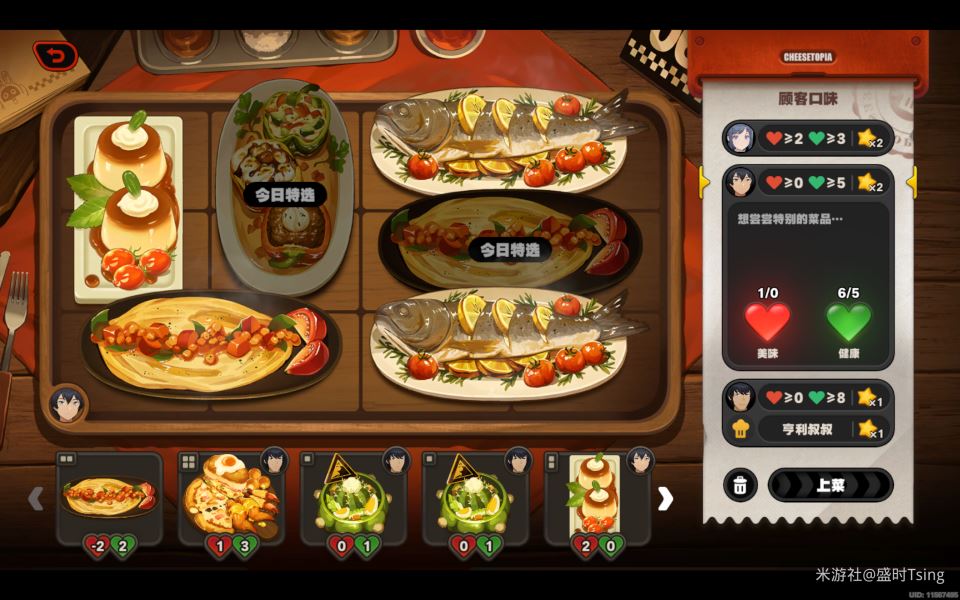Show the previous cards with the left arrow

point(36,498)
